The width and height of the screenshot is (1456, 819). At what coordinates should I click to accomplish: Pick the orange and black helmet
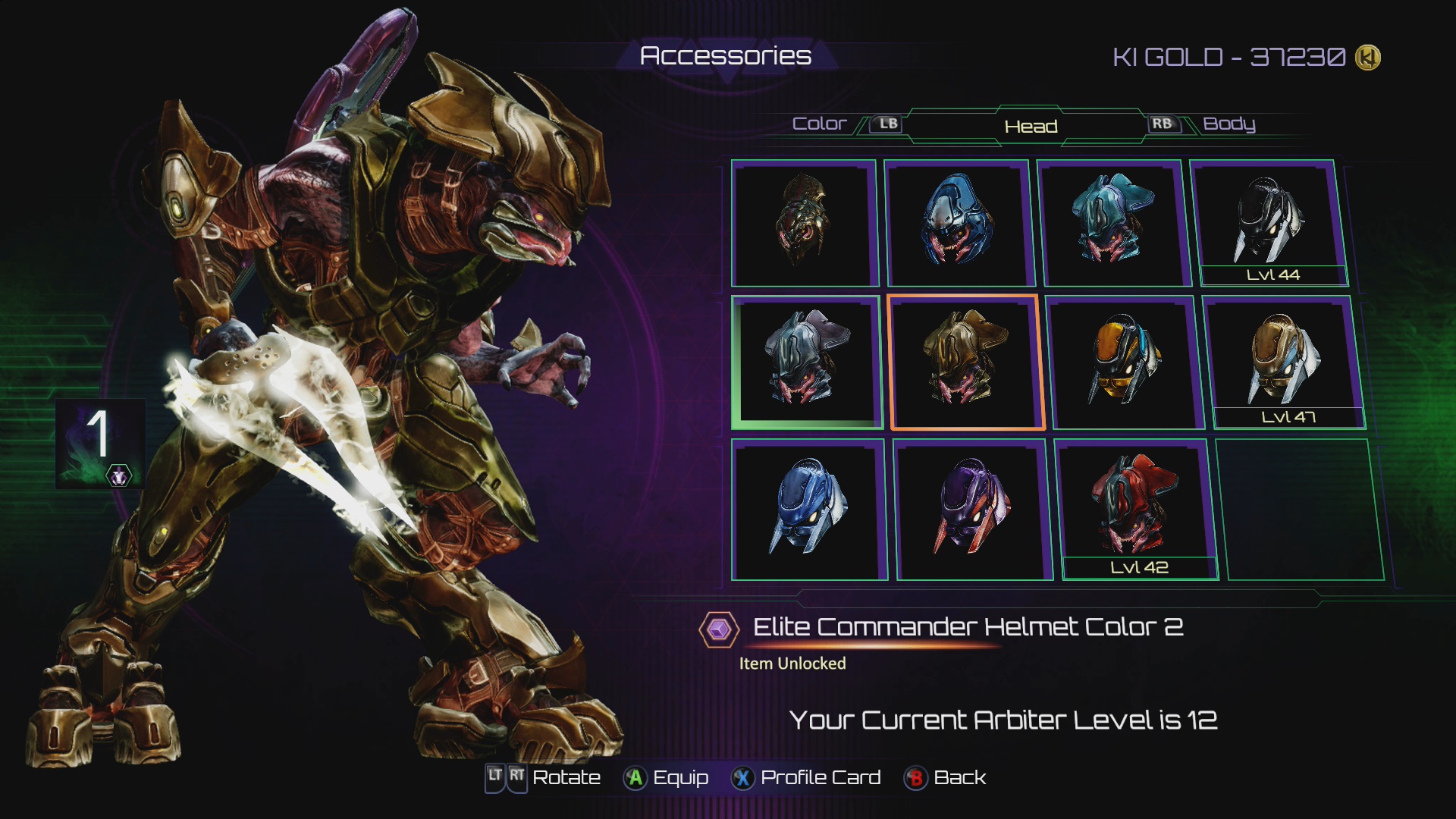[x=1125, y=362]
